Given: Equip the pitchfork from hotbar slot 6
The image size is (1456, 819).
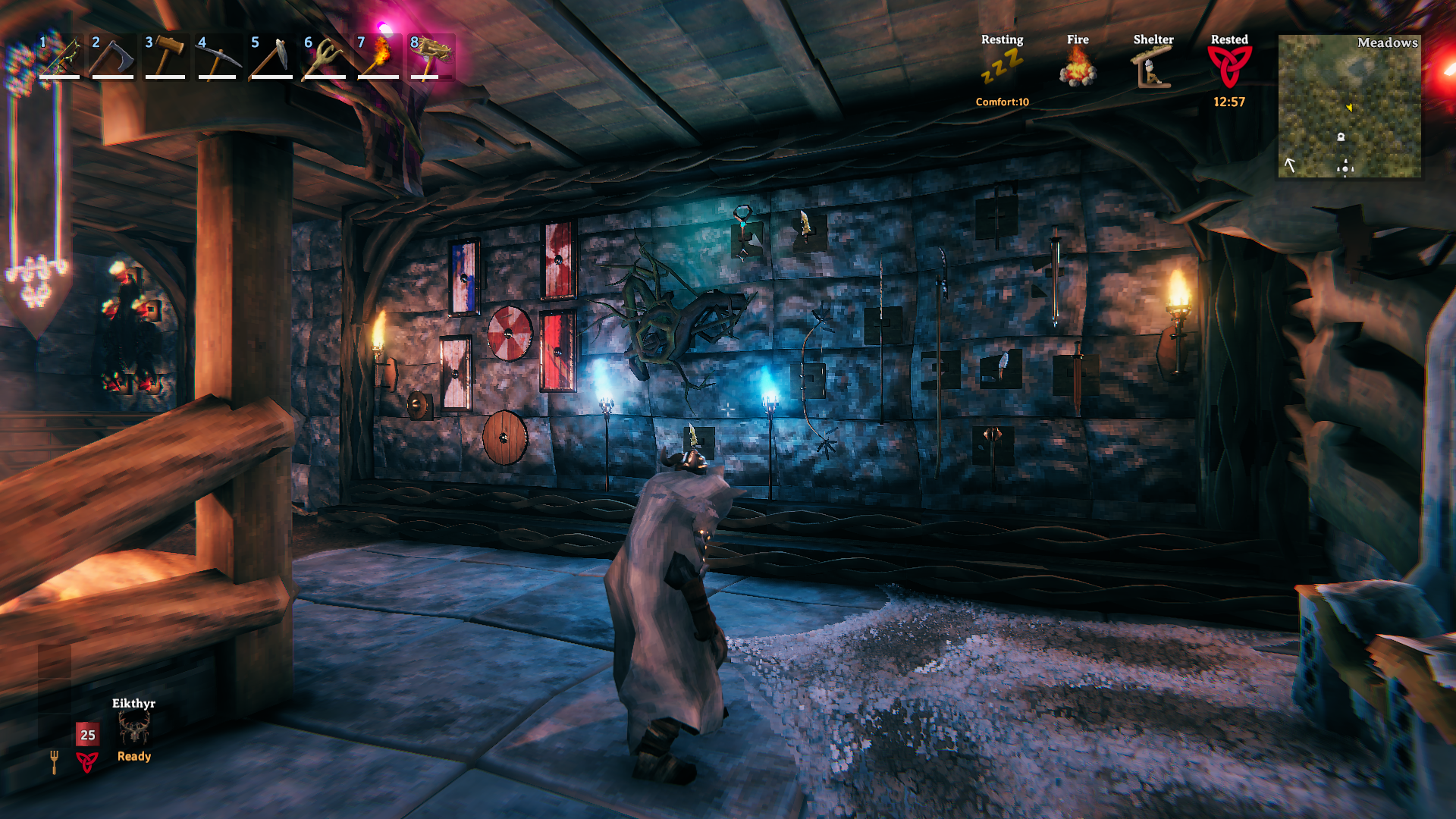Looking at the screenshot, I should tap(325, 57).
